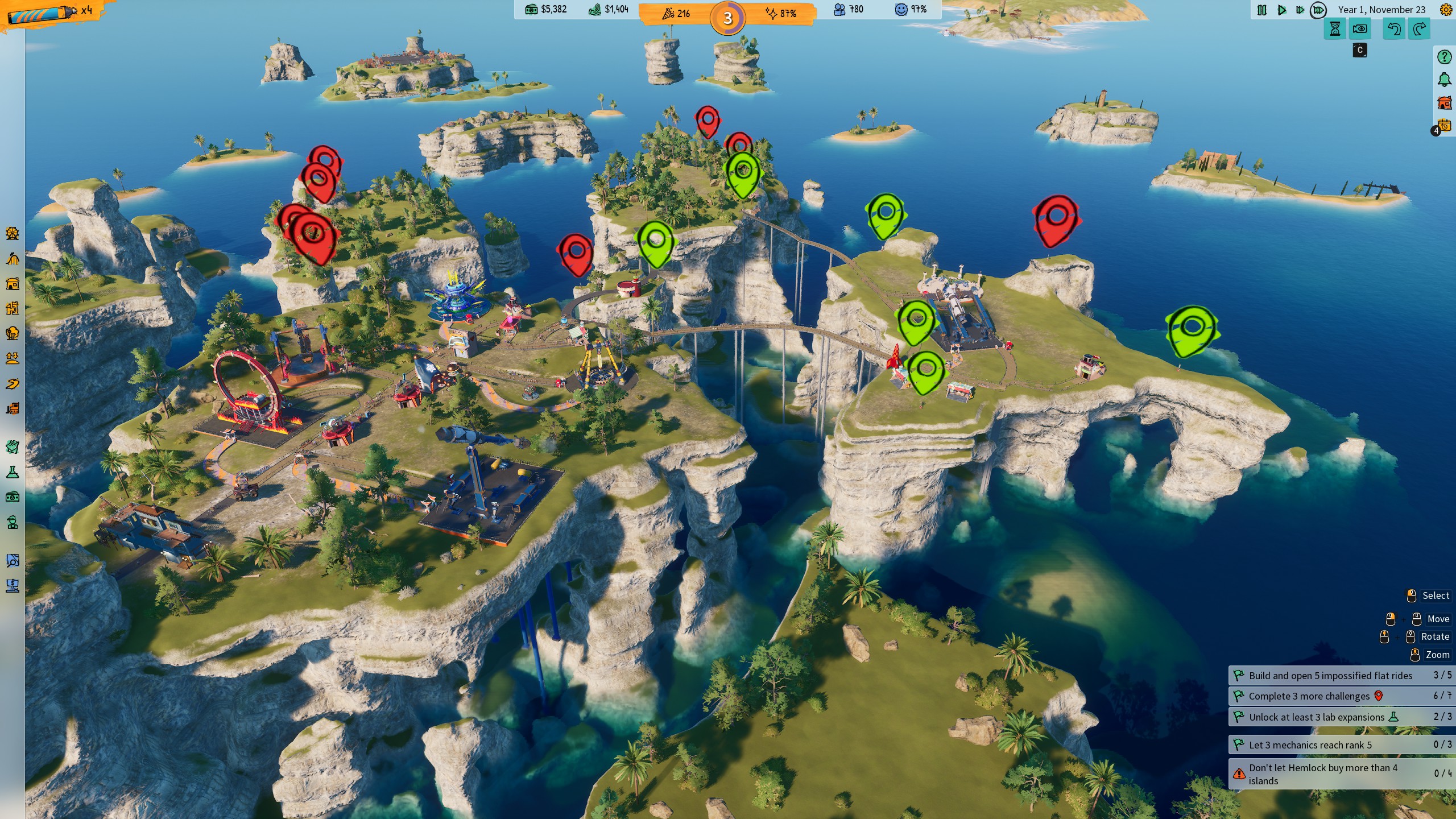Open the research lab flask menu
This screenshot has height=819, width=1456.
(13, 472)
